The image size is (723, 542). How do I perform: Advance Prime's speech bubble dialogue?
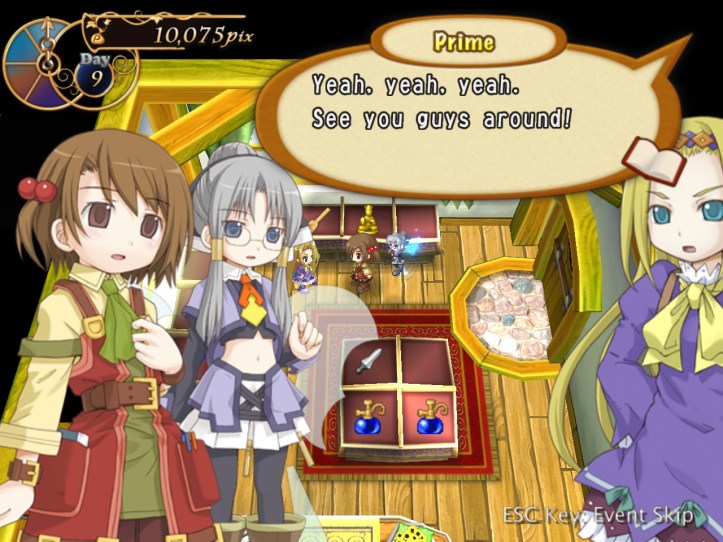pyautogui.click(x=470, y=105)
